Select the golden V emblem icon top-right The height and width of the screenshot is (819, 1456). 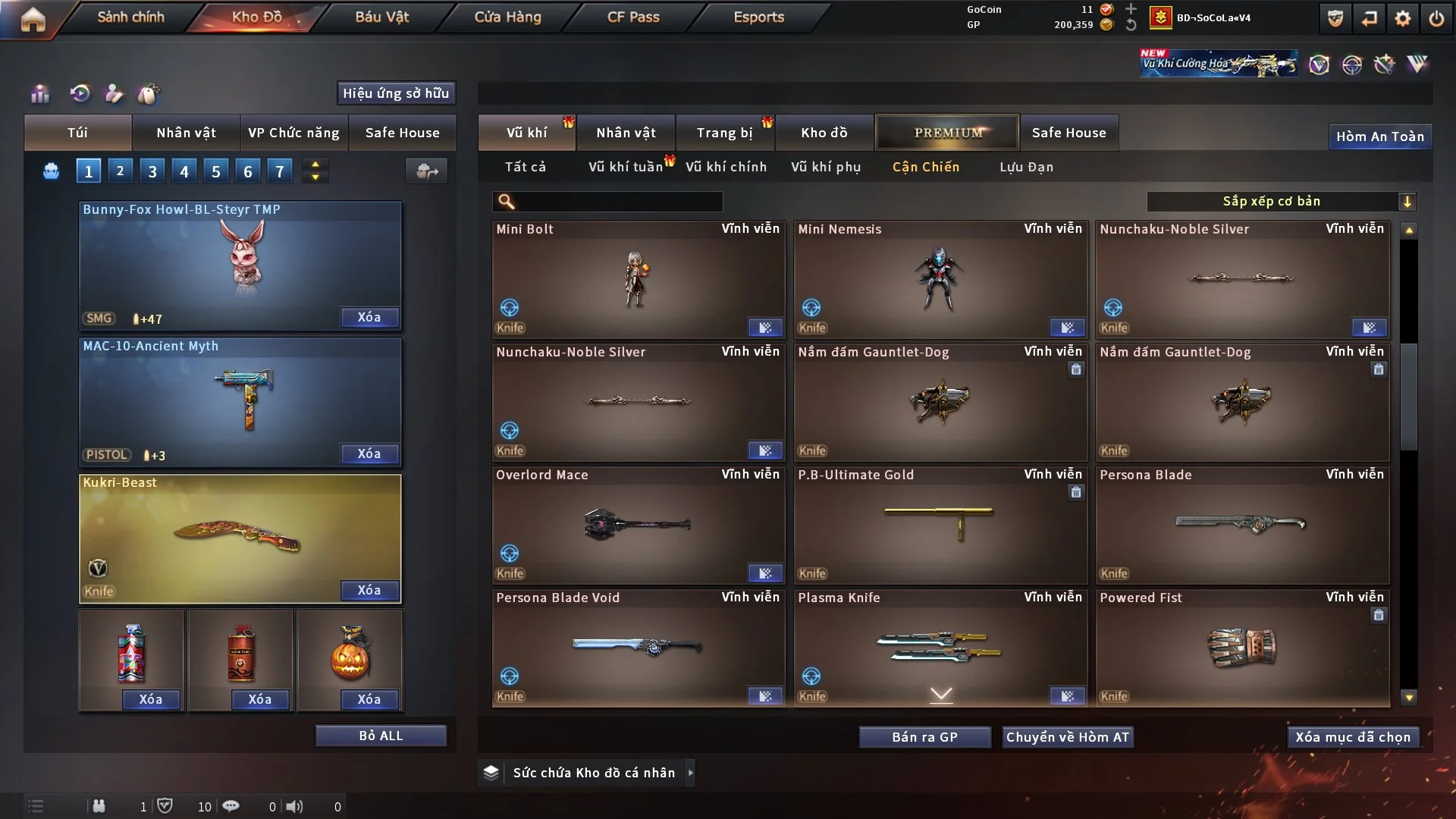(x=1321, y=64)
